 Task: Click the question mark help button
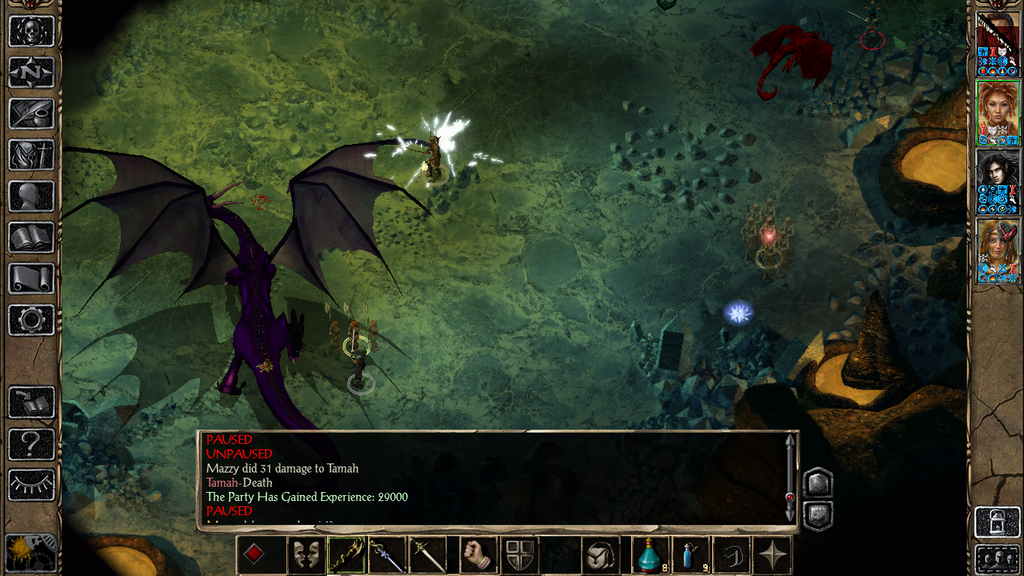pos(31,443)
